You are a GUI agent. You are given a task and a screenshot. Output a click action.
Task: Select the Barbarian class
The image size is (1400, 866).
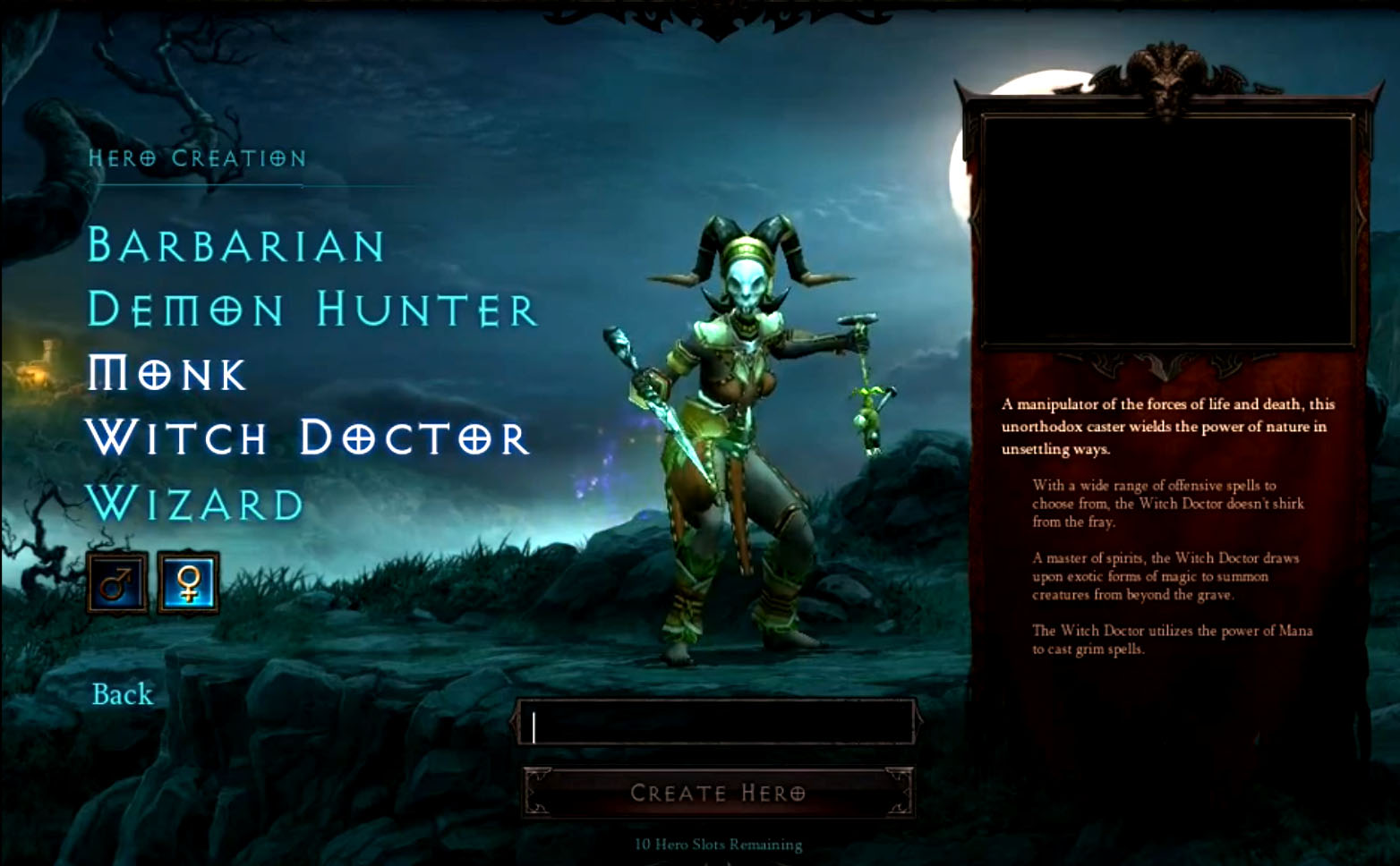coord(236,245)
